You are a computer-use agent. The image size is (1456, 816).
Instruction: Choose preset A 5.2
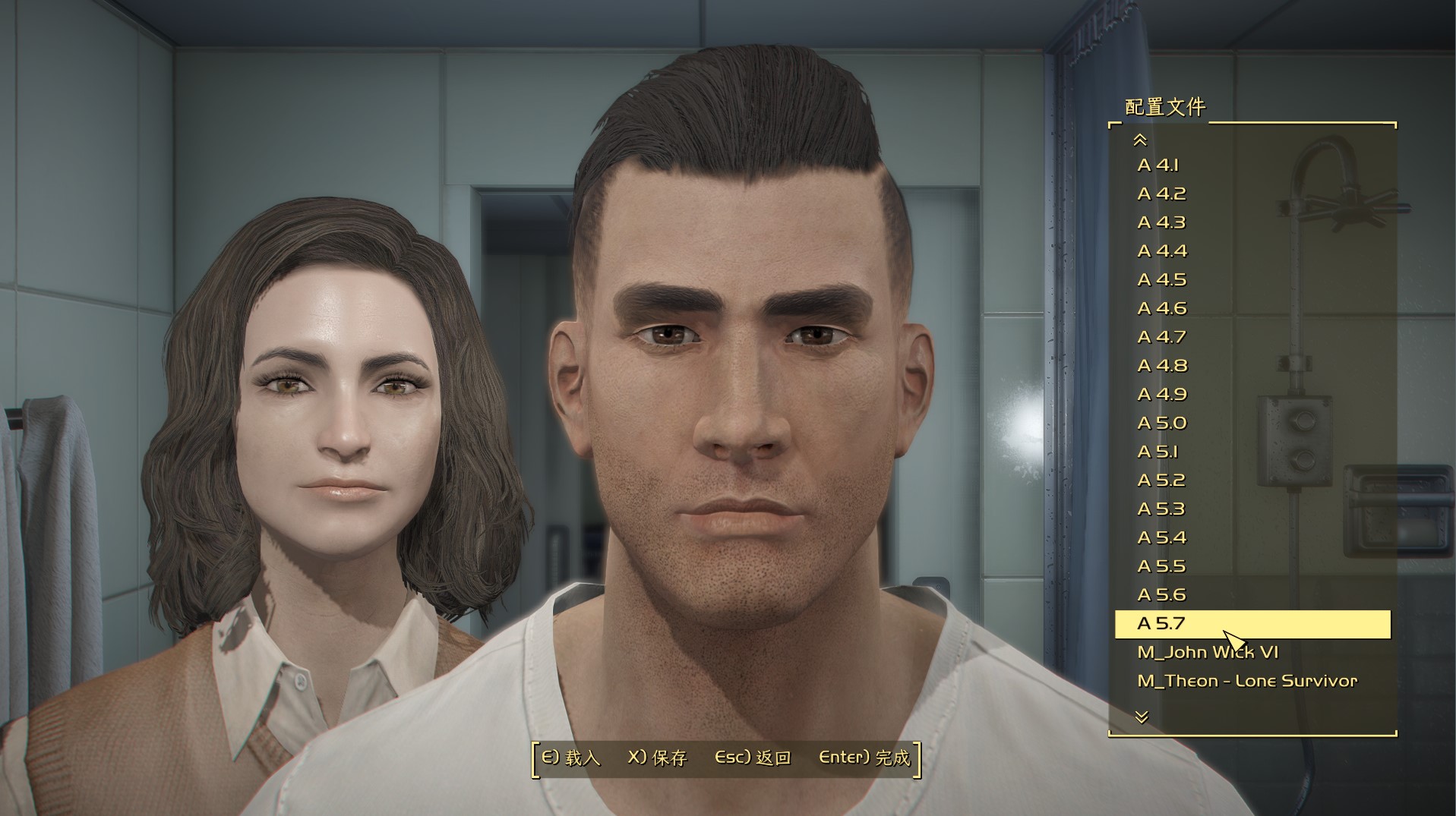pos(1161,480)
